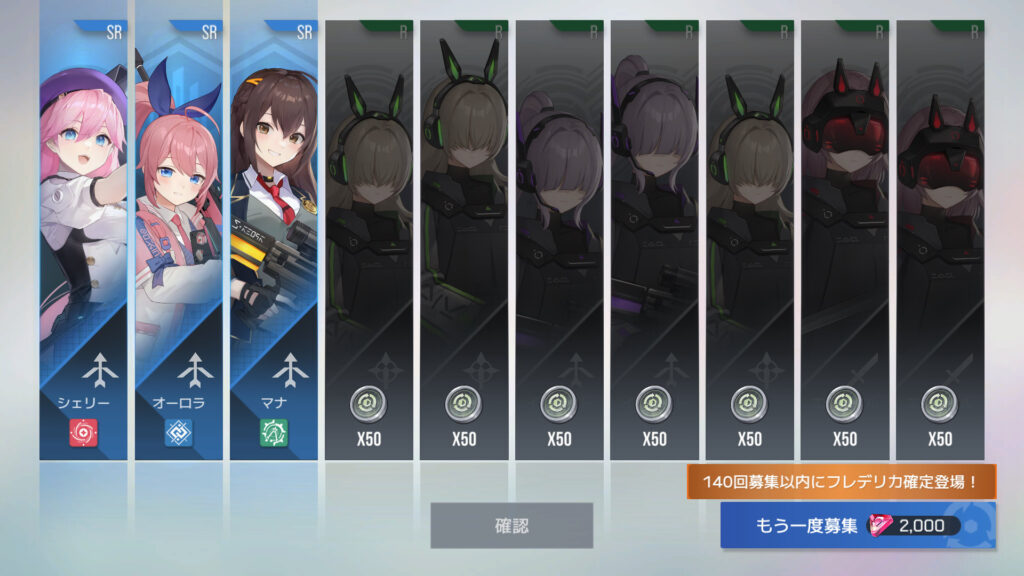Choose the オーロラ SR character card

click(x=178, y=240)
